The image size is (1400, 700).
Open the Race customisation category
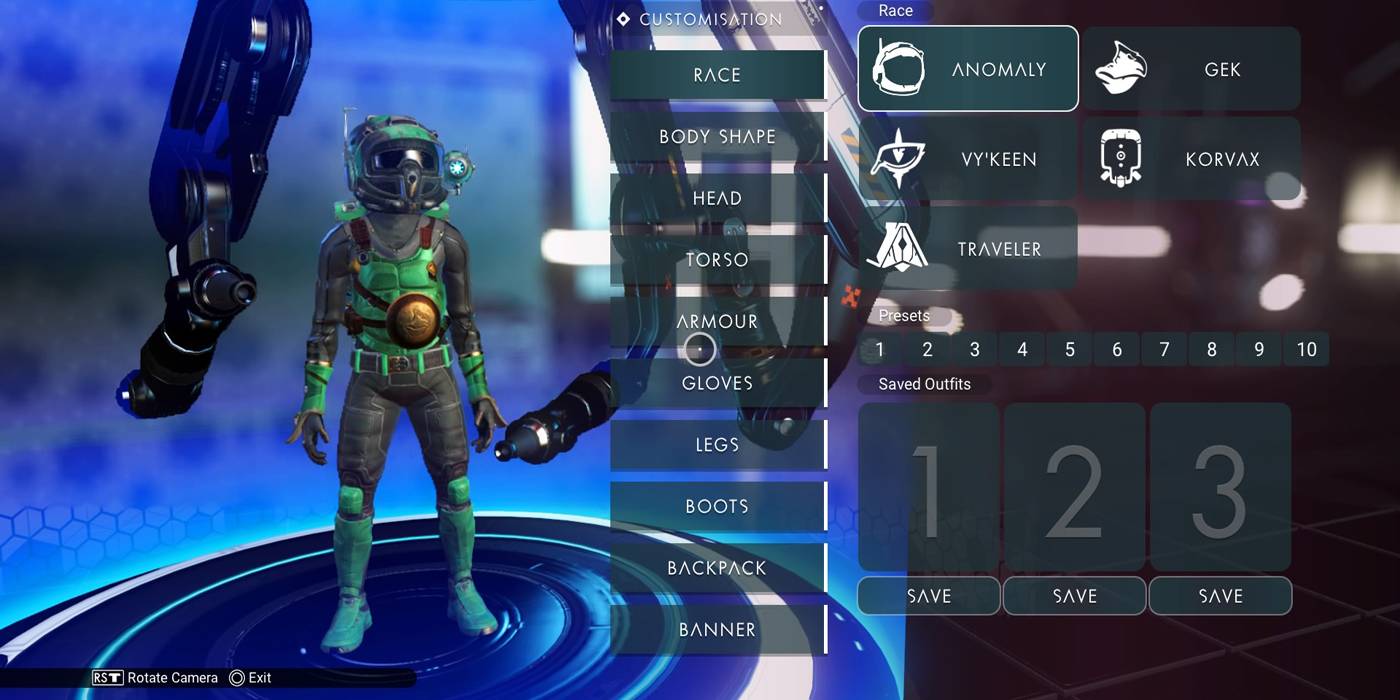tap(717, 75)
